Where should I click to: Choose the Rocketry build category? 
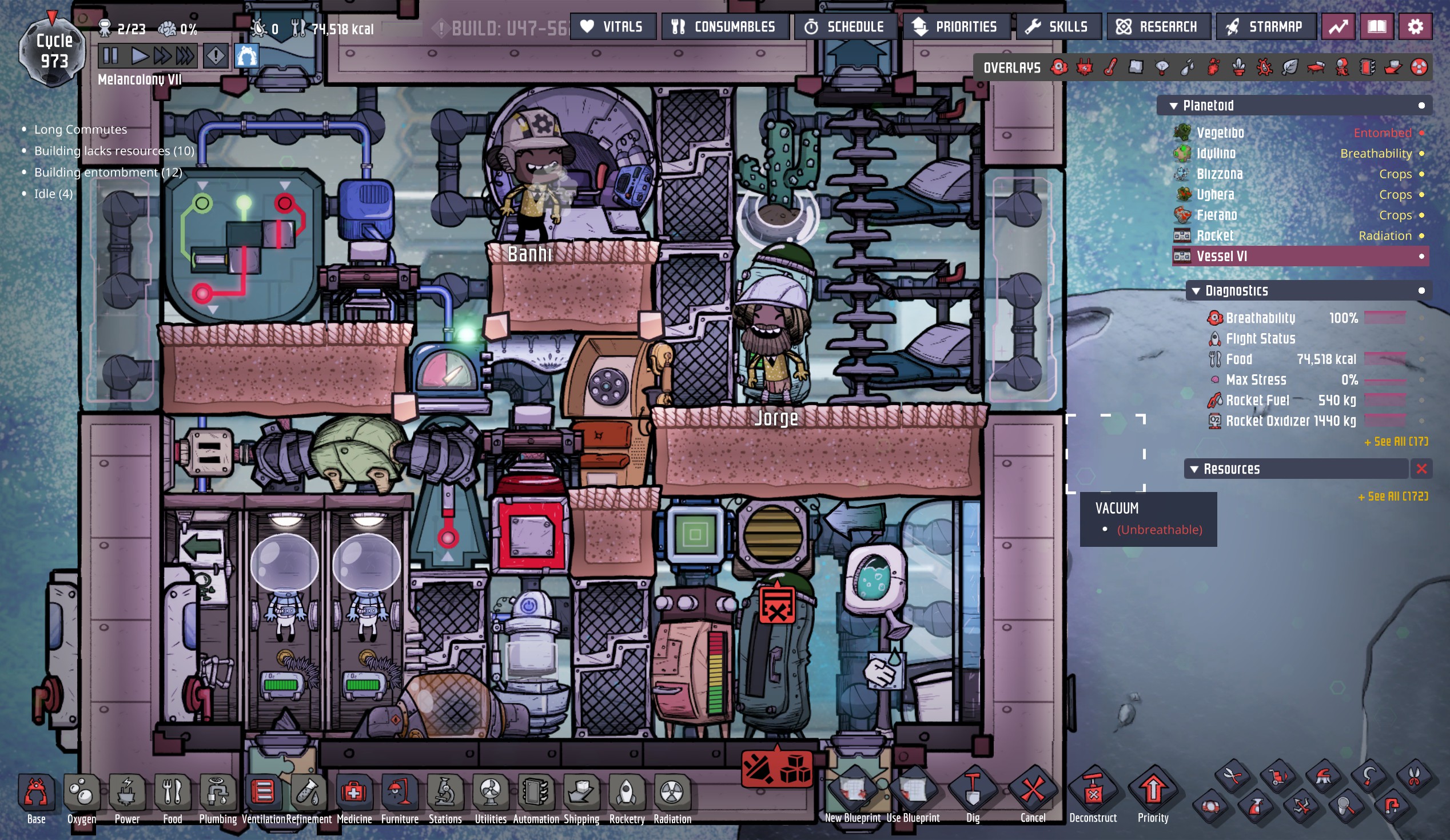click(627, 797)
